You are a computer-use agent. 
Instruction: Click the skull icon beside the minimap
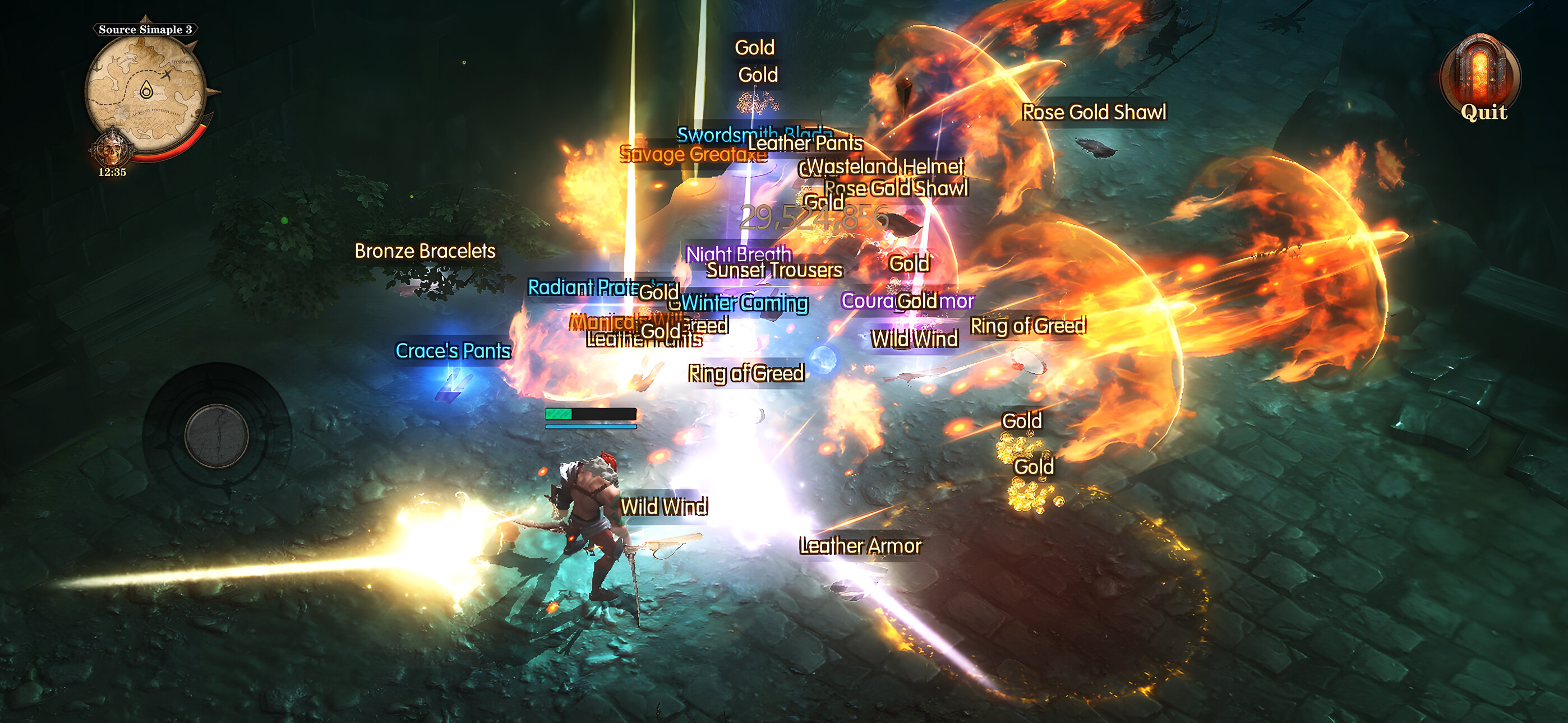tap(110, 149)
